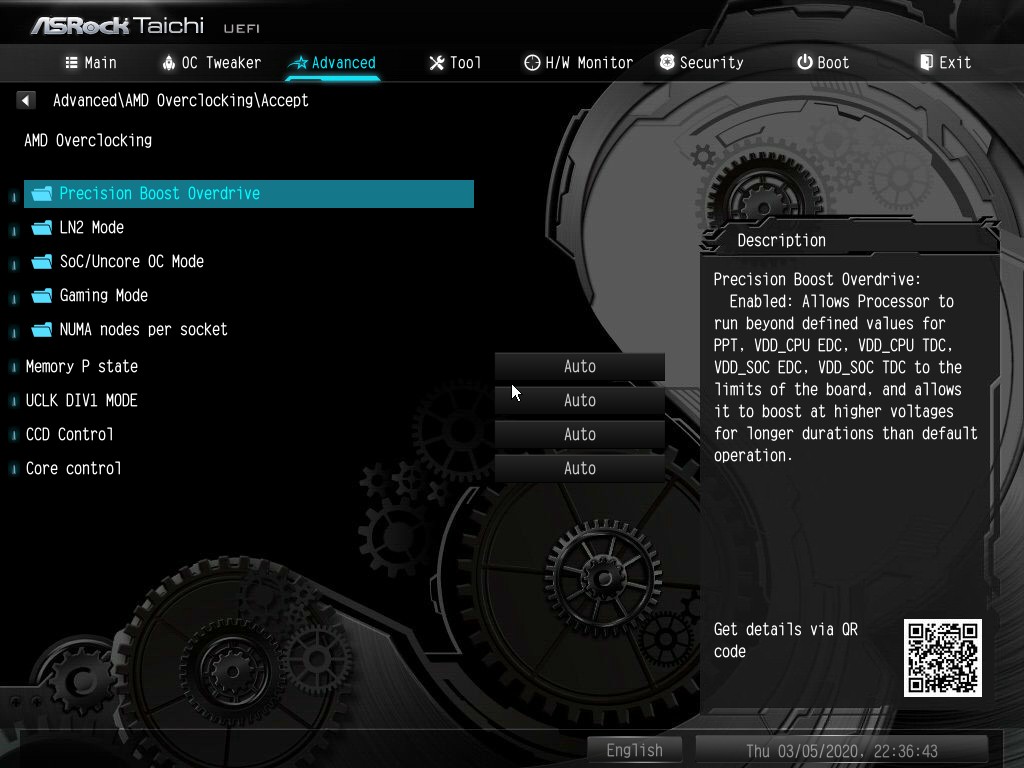Screen dimensions: 1024x768
Task: Open the UCLK DIV1 MODE Auto dropdown
Action: (x=579, y=401)
